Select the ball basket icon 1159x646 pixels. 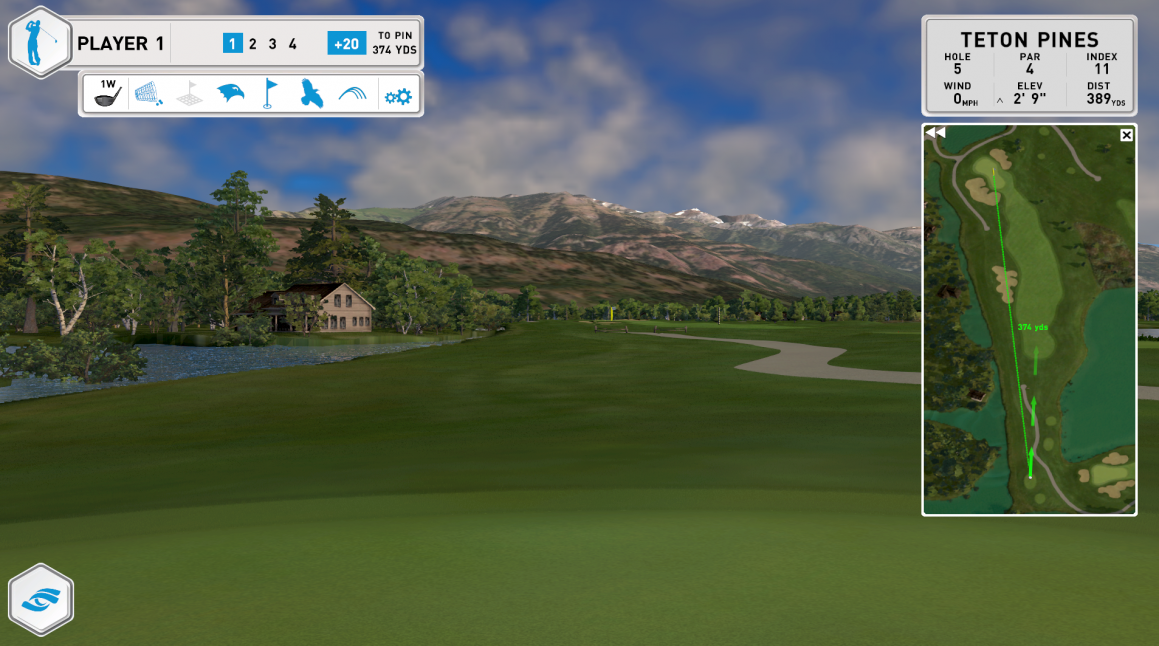pos(149,94)
